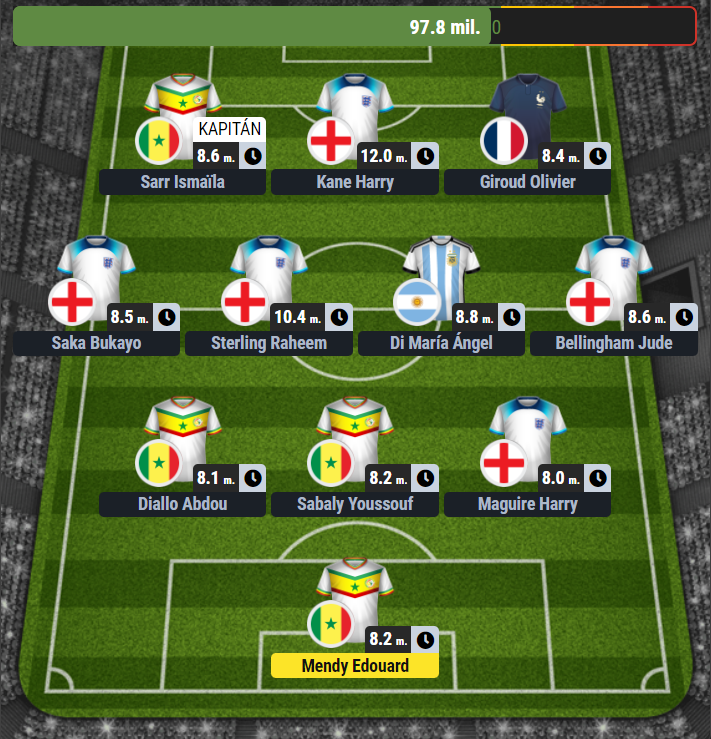Open the clock icon next to Giroud's price
The image size is (711, 739).
click(x=598, y=156)
